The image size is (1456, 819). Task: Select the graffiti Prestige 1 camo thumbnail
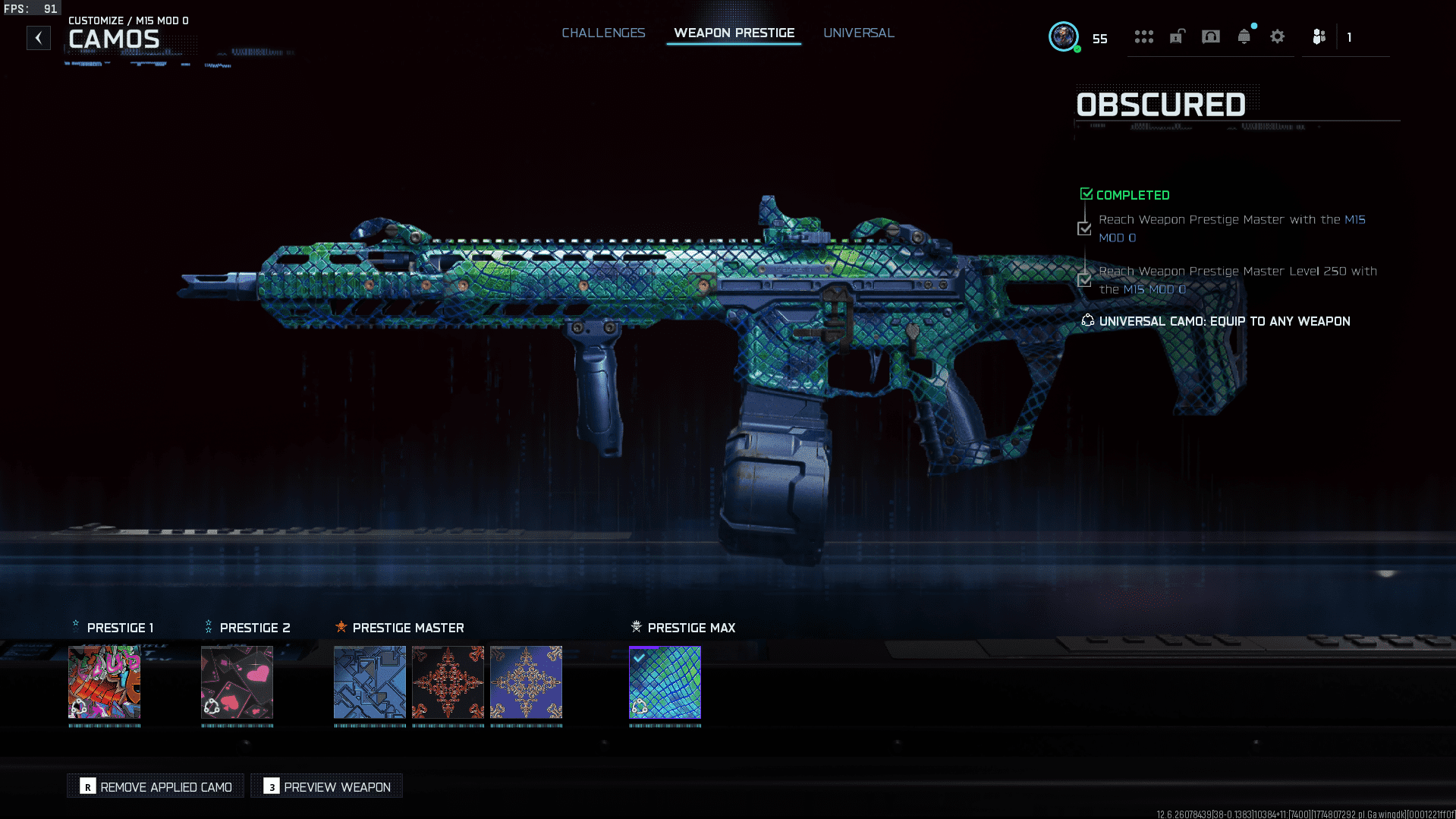[105, 682]
